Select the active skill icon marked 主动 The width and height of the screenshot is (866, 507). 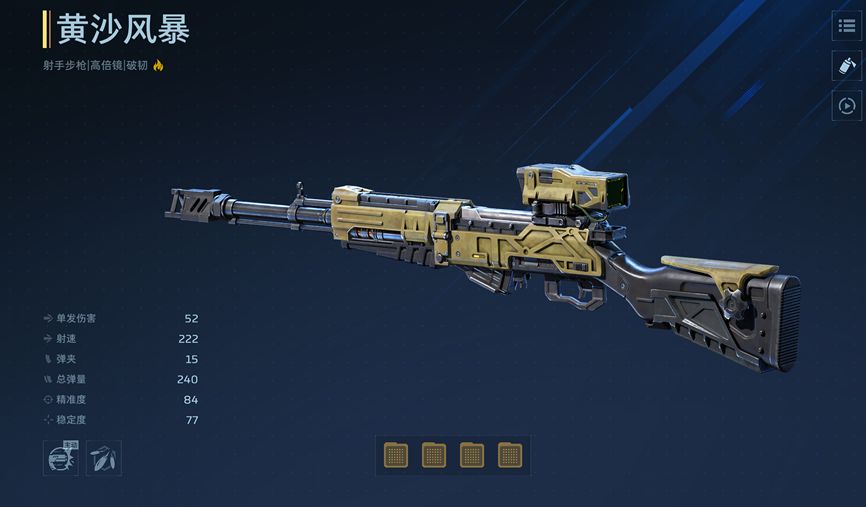click(x=62, y=458)
